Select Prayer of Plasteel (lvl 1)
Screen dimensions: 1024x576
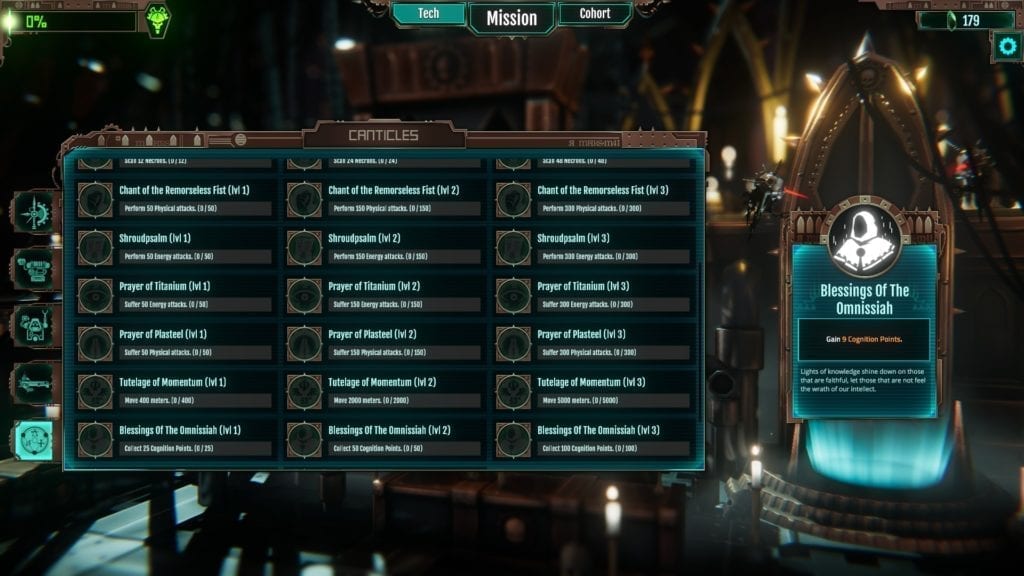click(x=174, y=343)
